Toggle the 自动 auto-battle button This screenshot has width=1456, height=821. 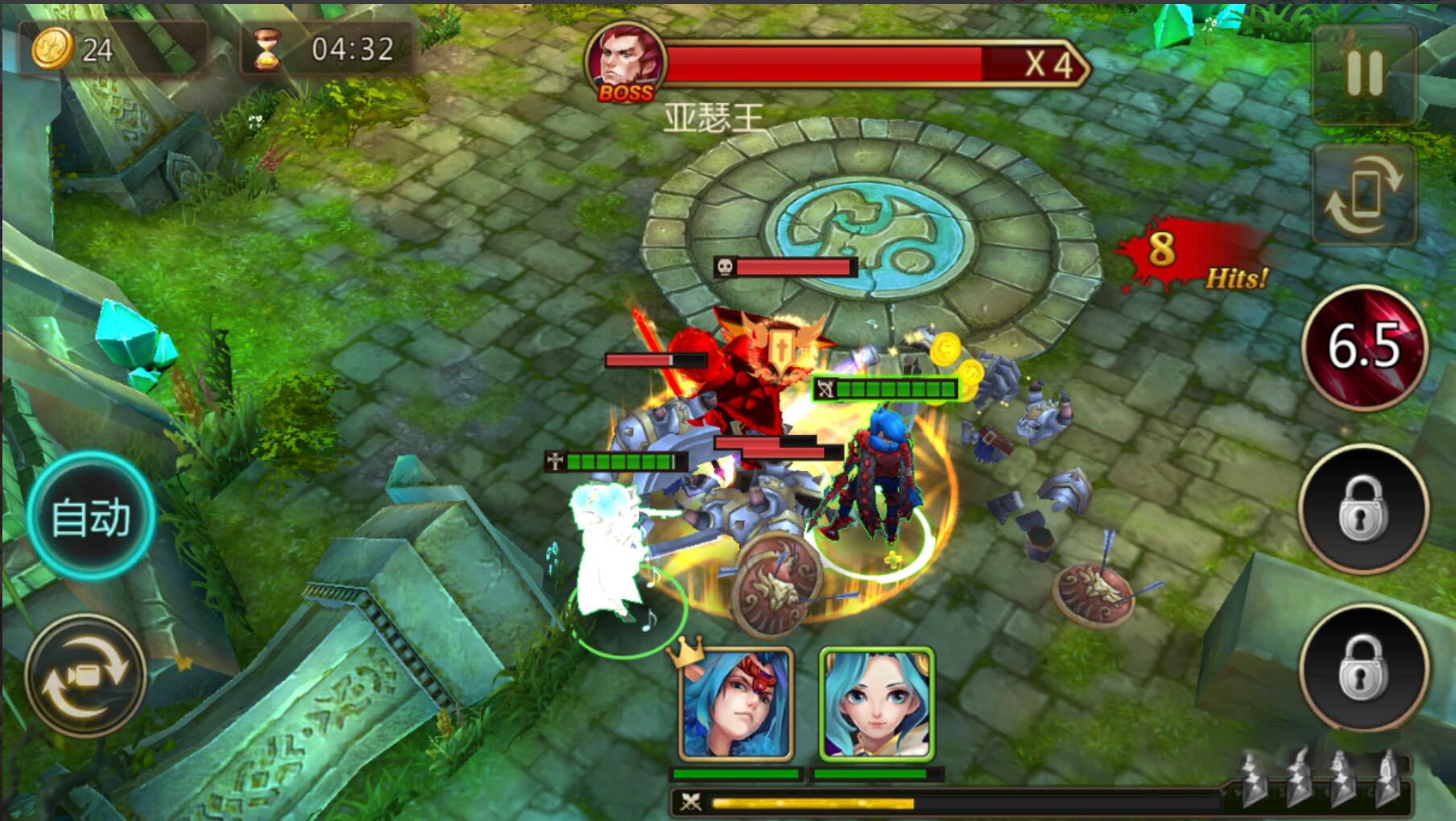point(90,516)
